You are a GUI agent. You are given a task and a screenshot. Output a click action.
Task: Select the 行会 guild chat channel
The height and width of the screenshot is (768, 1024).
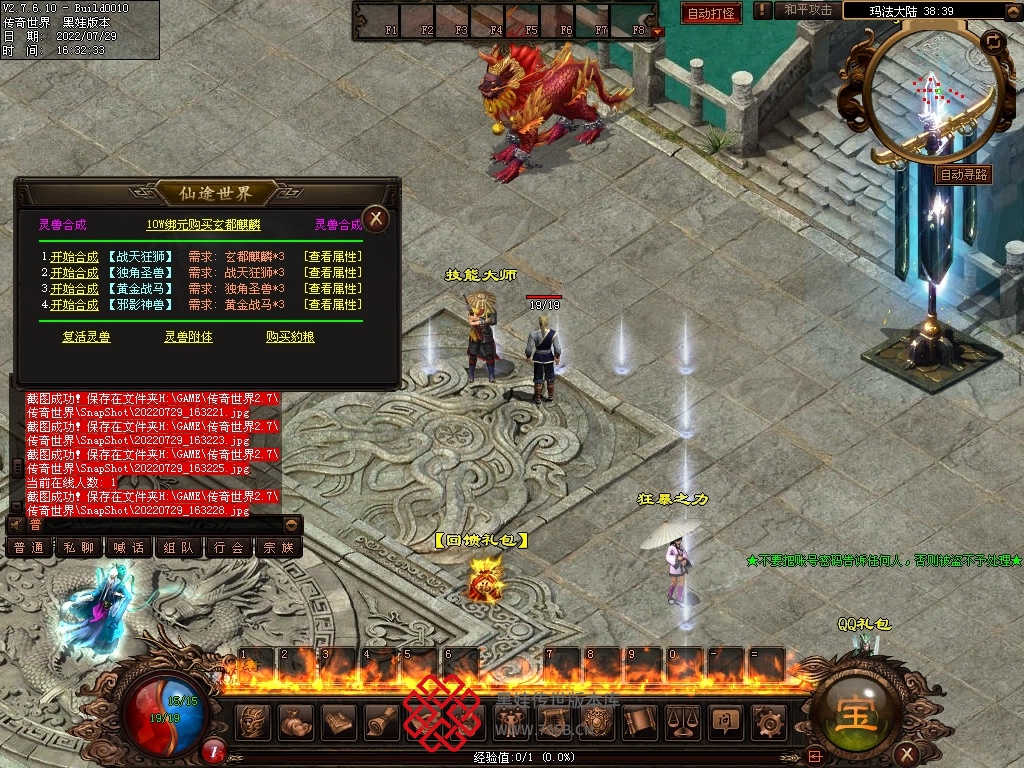[229, 548]
